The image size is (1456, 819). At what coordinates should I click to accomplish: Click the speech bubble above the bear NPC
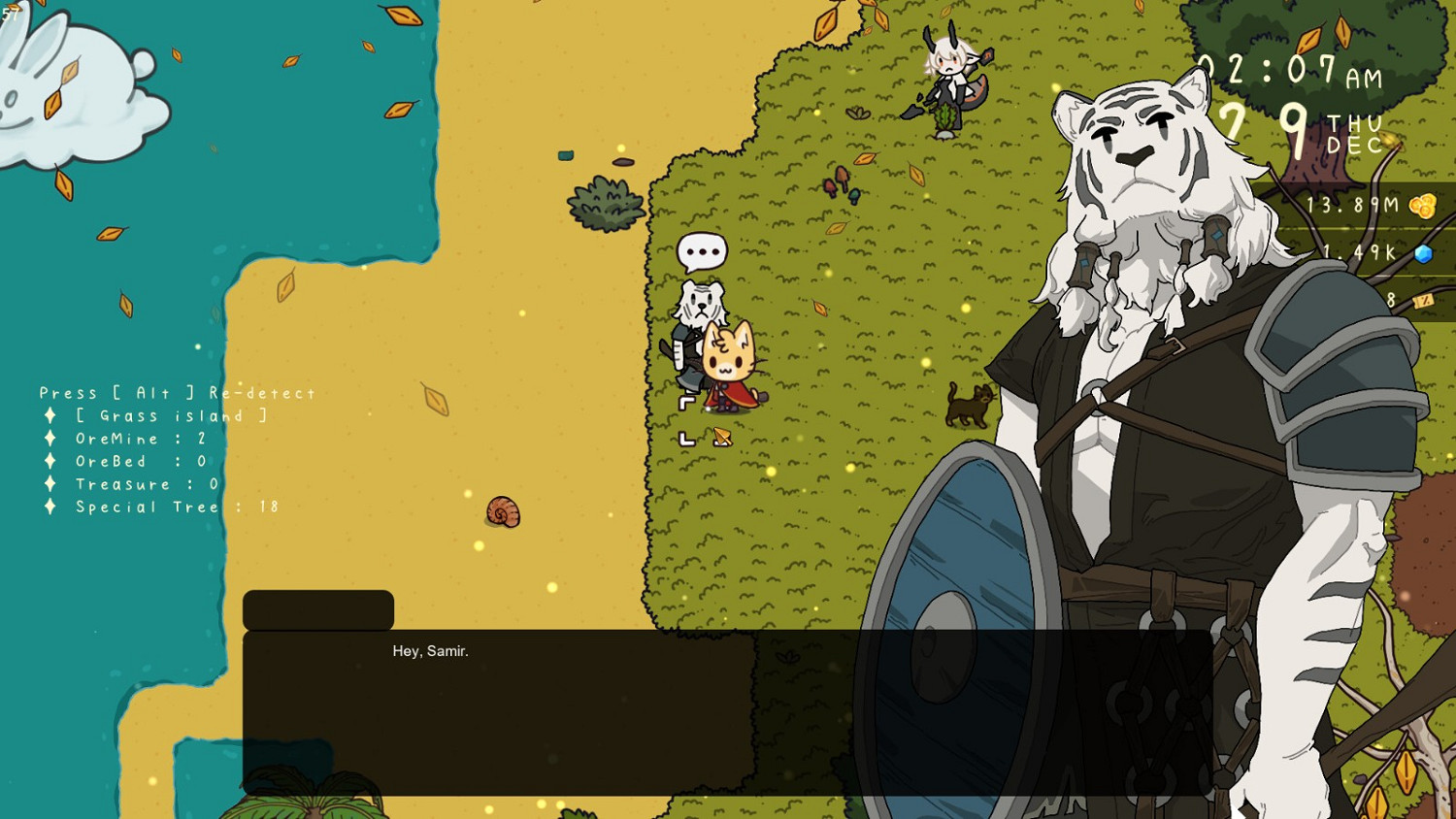(700, 250)
